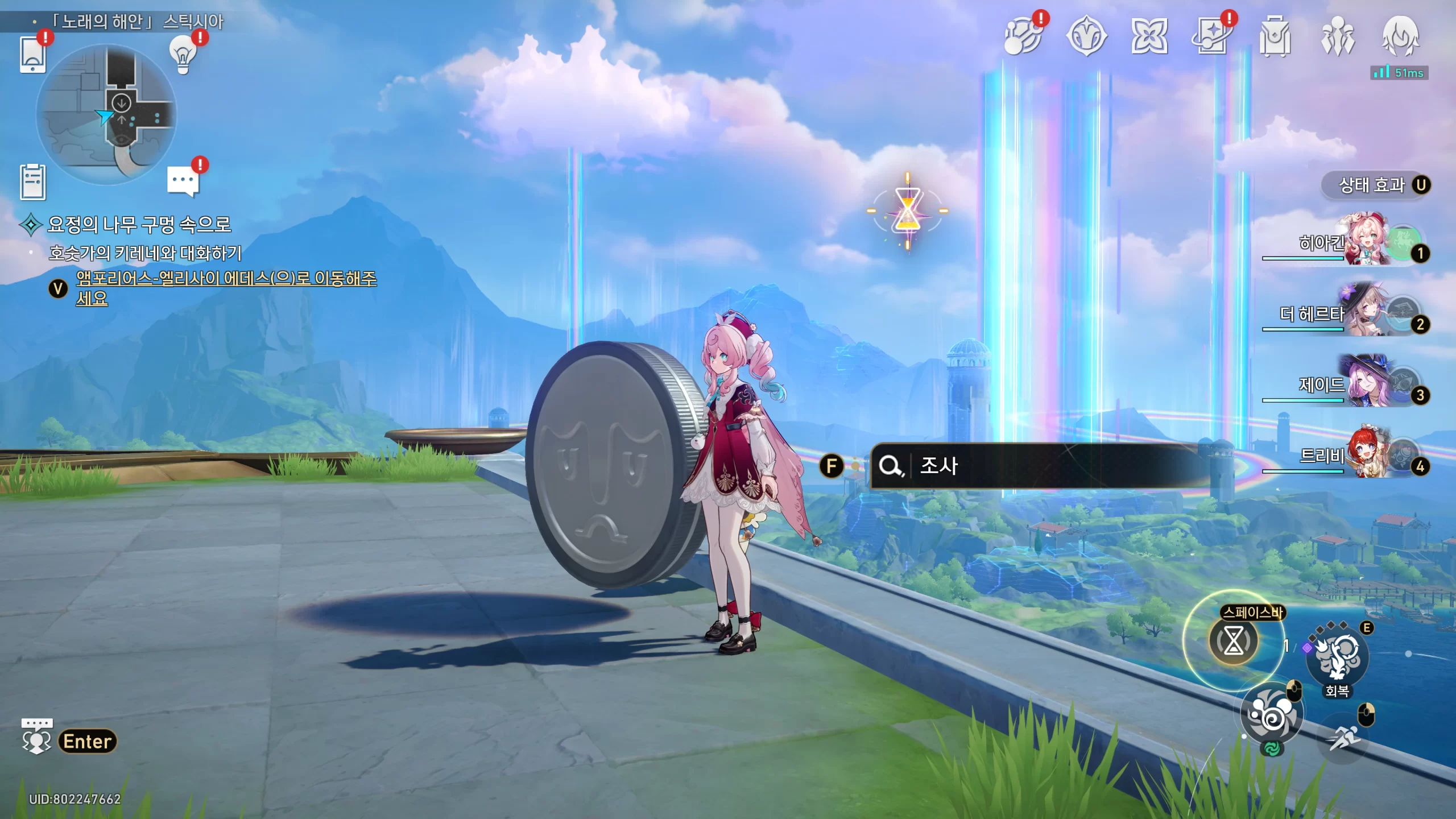The height and width of the screenshot is (819, 1456).
Task: Open the character portrait menu icon
Action: [1400, 37]
